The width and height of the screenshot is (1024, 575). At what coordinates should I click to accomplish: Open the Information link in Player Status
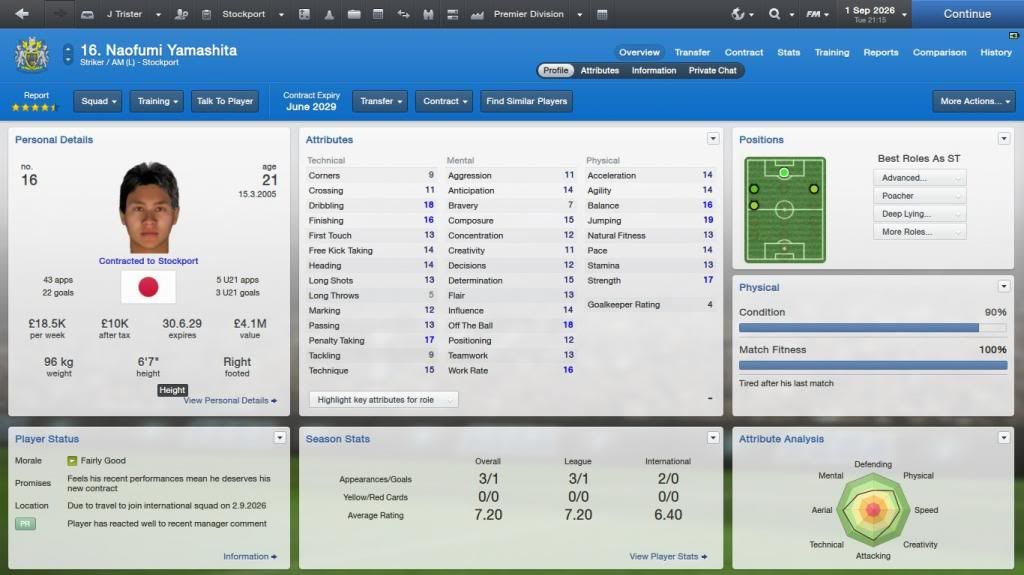click(x=249, y=556)
